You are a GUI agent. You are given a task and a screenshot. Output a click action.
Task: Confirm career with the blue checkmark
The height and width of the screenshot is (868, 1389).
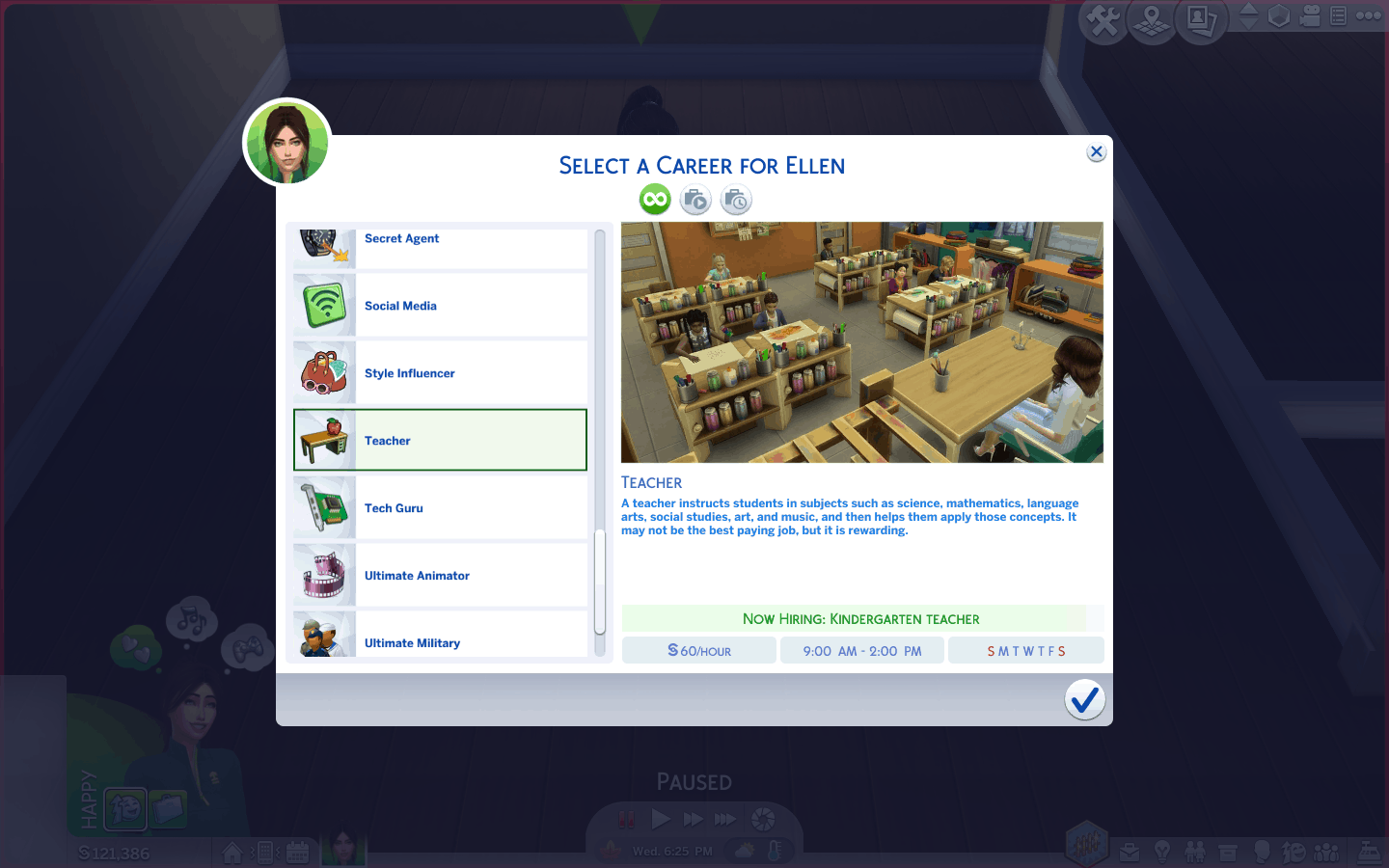[1084, 699]
